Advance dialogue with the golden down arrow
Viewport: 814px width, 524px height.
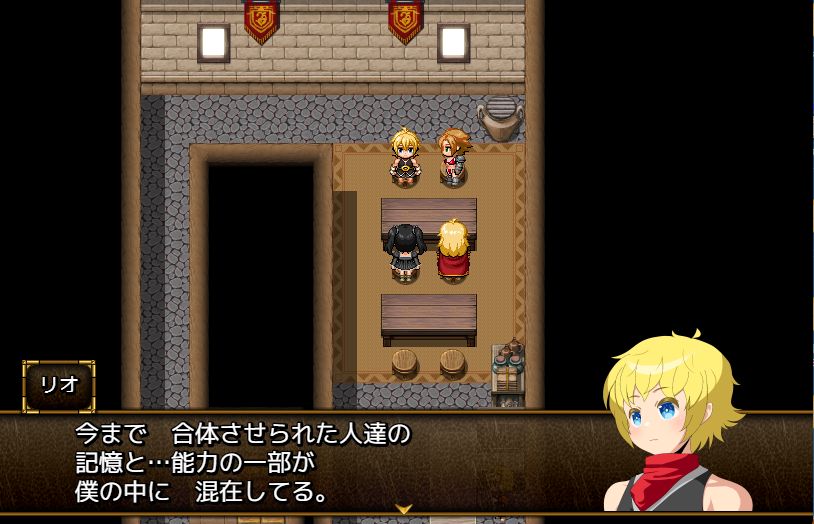click(404, 508)
